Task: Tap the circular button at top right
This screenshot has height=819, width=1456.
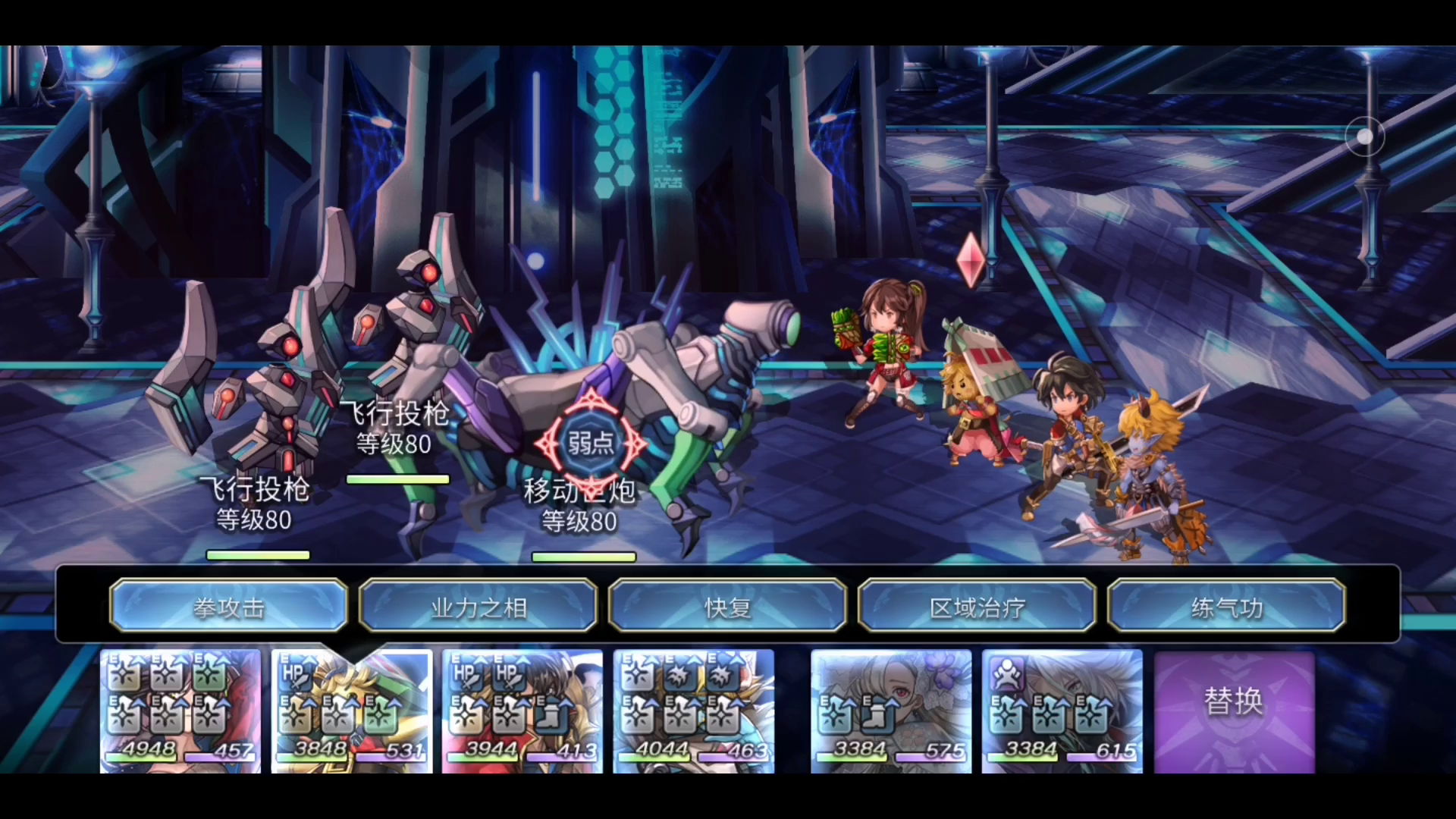Action: (x=1364, y=136)
